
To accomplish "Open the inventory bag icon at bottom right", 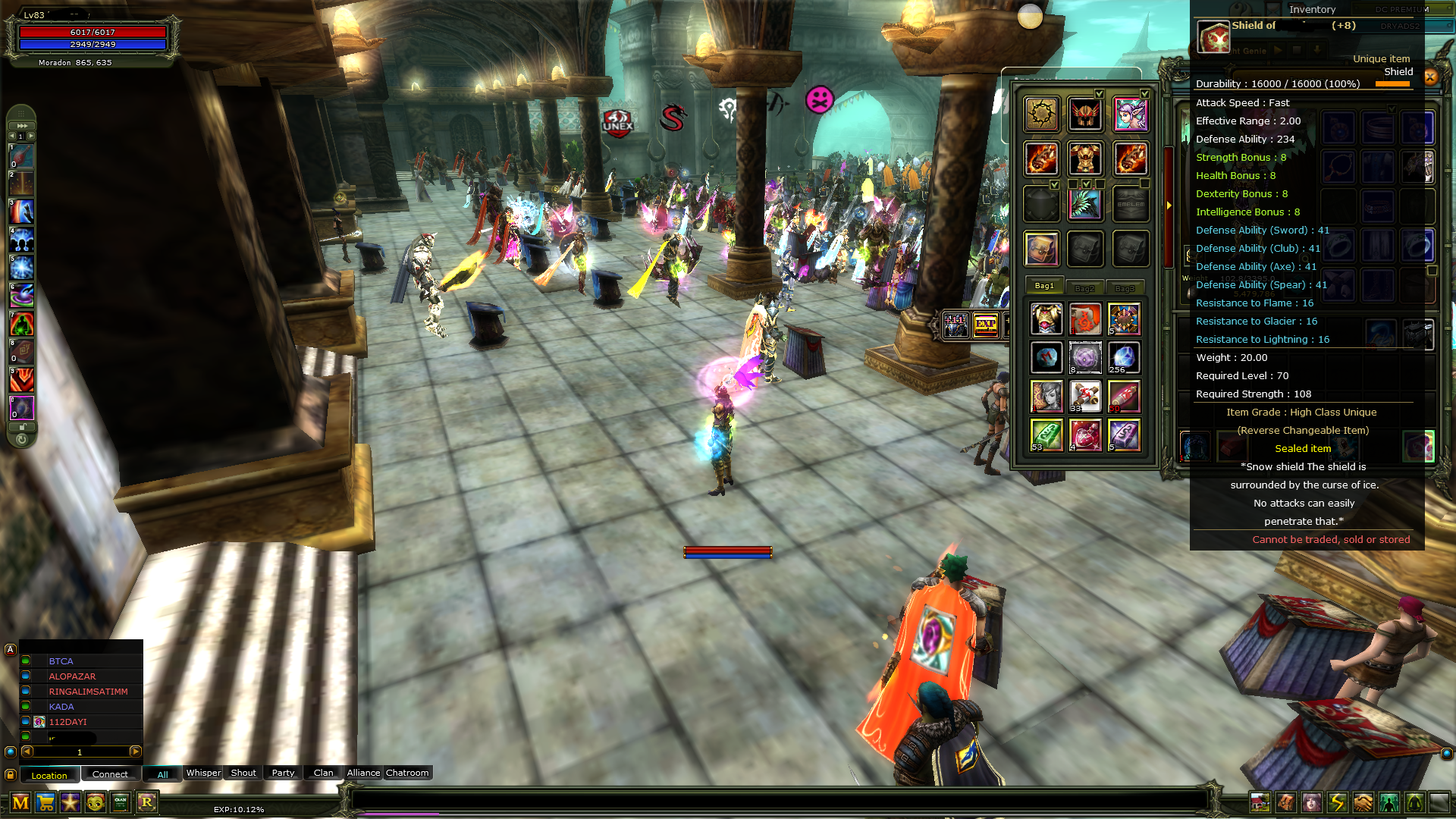I will pyautogui.click(x=1285, y=802).
